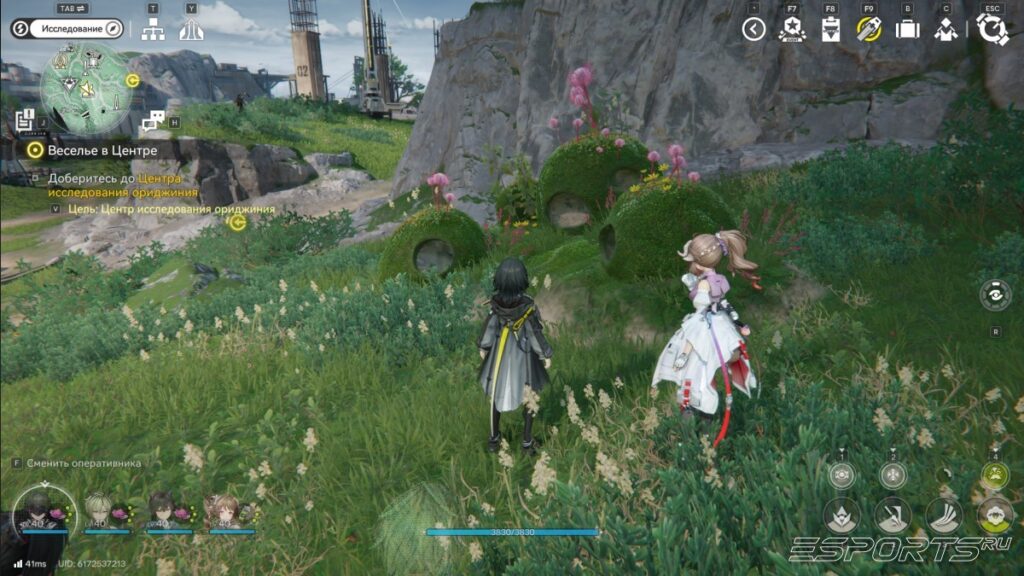Open the tower-shaped icon menu
Image resolution: width=1024 pixels, height=576 pixels.
(x=191, y=30)
